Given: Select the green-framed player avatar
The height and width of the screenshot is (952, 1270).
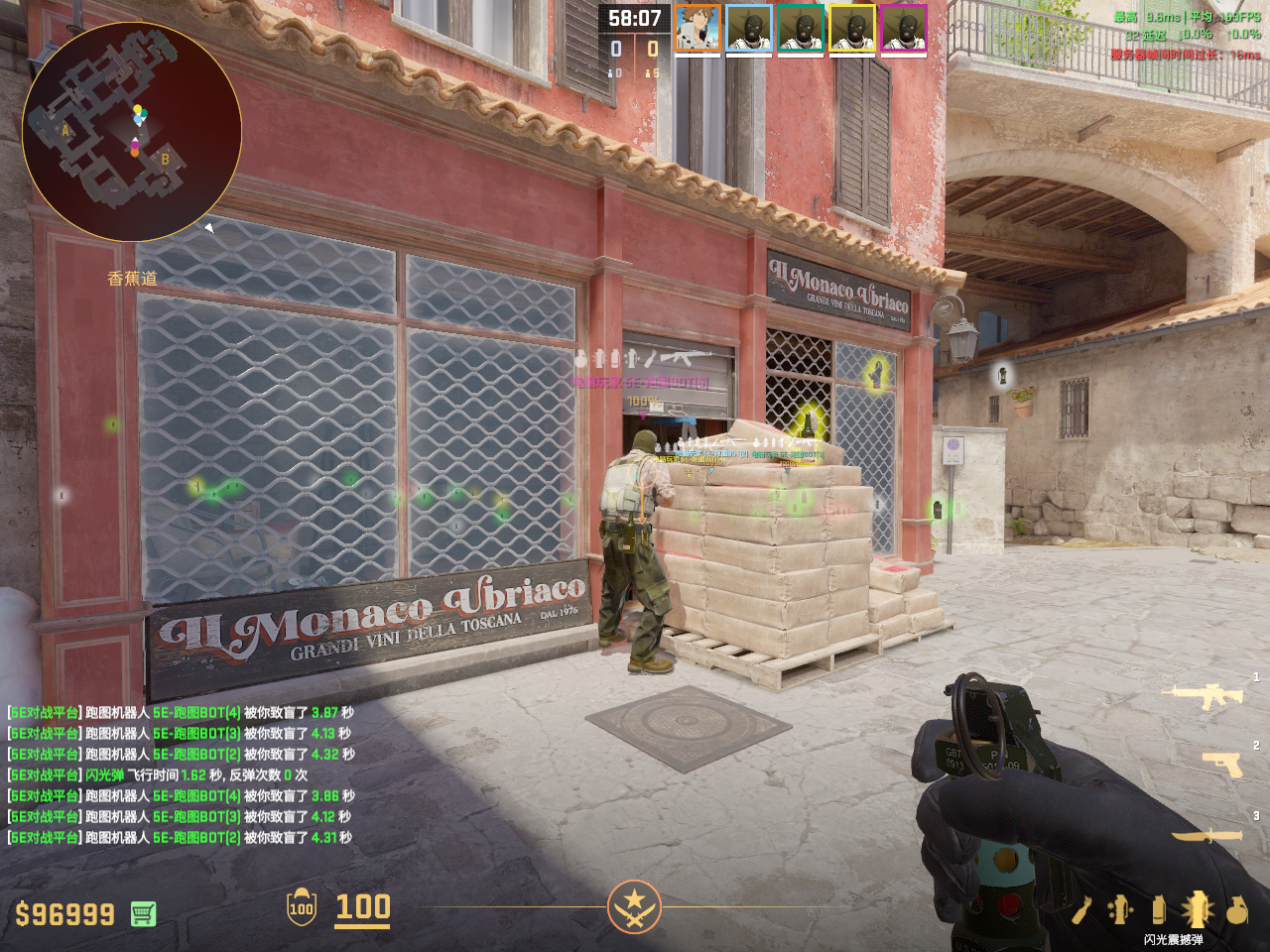Looking at the screenshot, I should click(x=801, y=28).
